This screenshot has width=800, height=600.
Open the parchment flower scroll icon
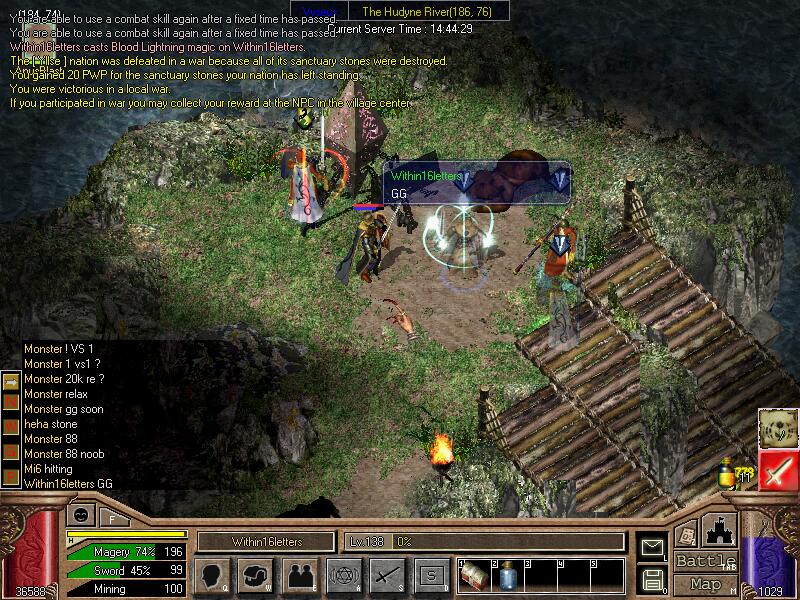click(x=778, y=428)
